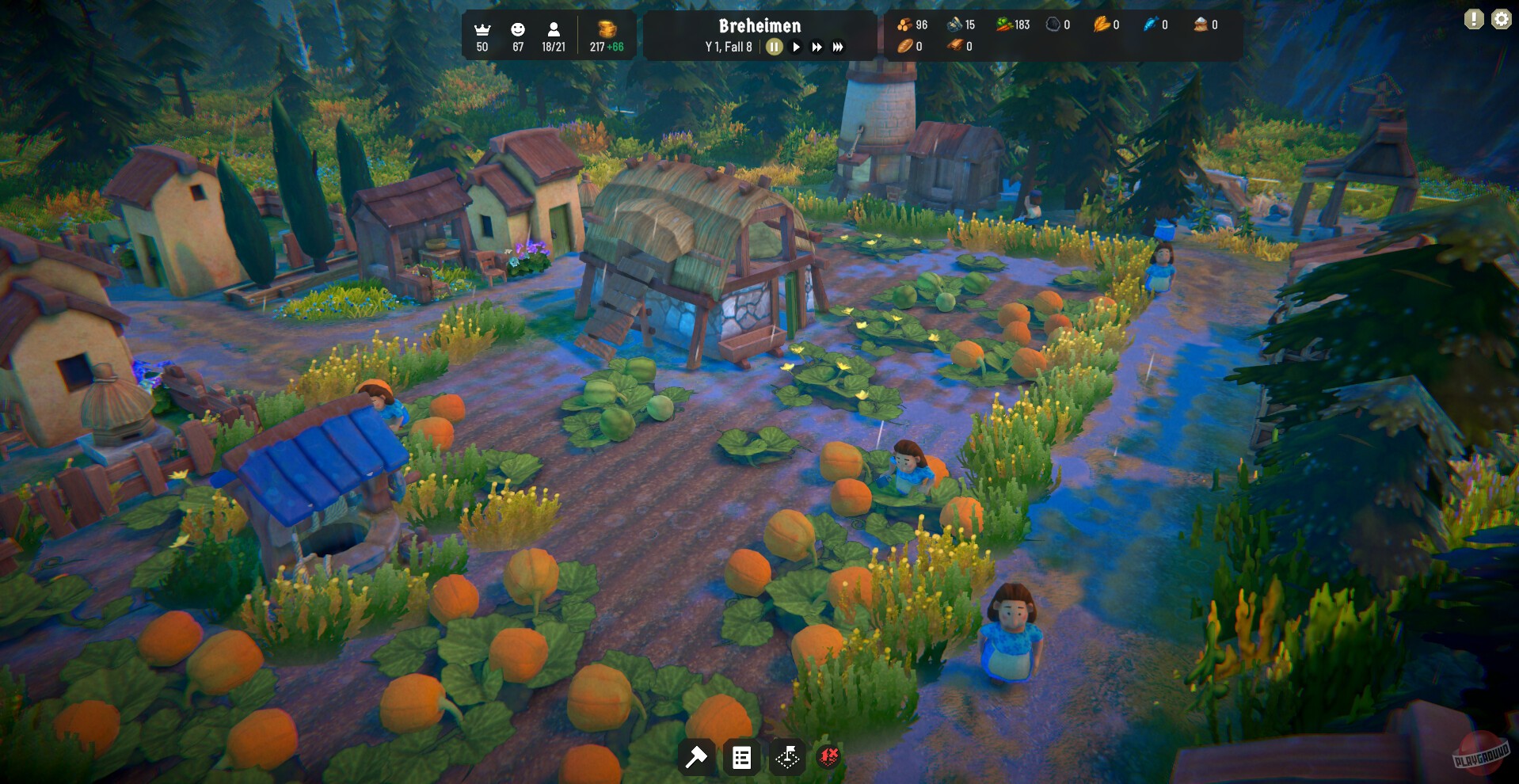
Task: Select the zone flag marker tool
Action: pos(787,757)
